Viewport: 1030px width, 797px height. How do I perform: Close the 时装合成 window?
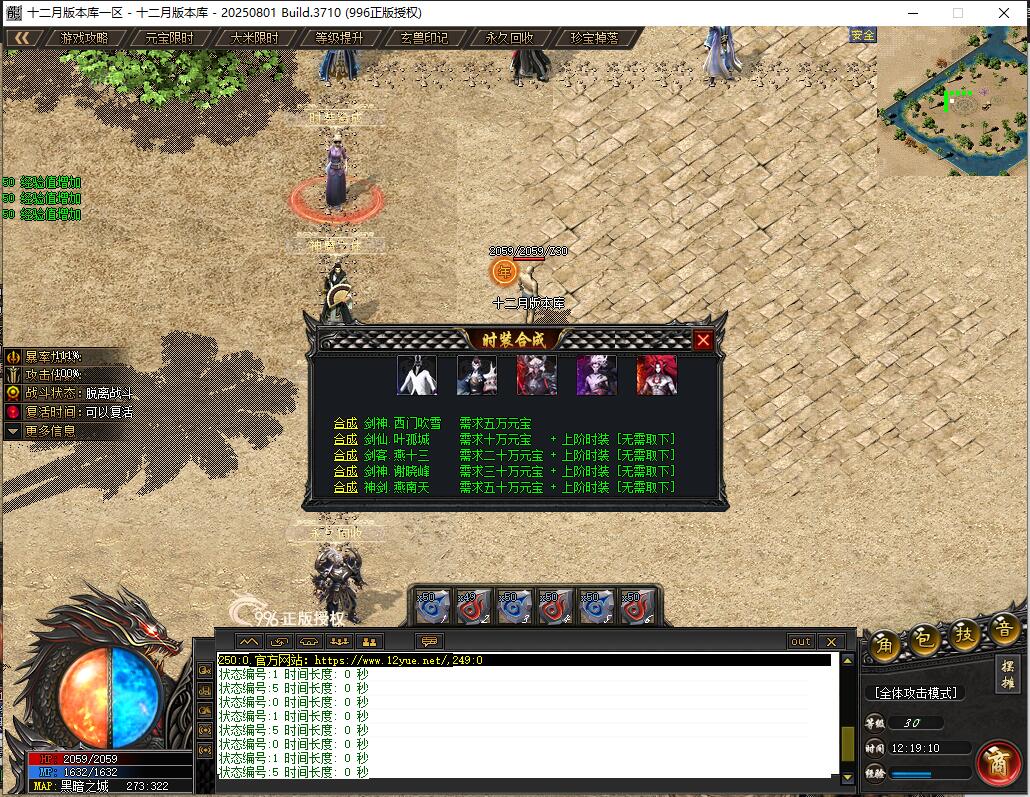pyautogui.click(x=703, y=340)
